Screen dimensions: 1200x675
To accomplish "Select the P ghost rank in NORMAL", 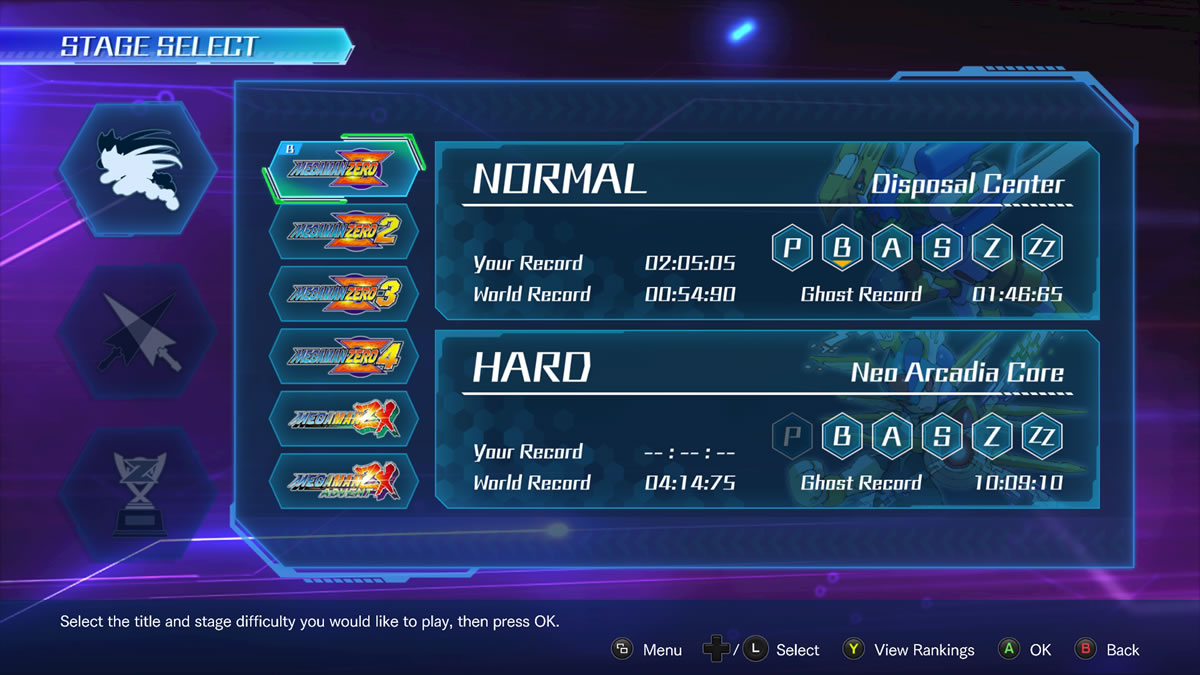I will (792, 247).
